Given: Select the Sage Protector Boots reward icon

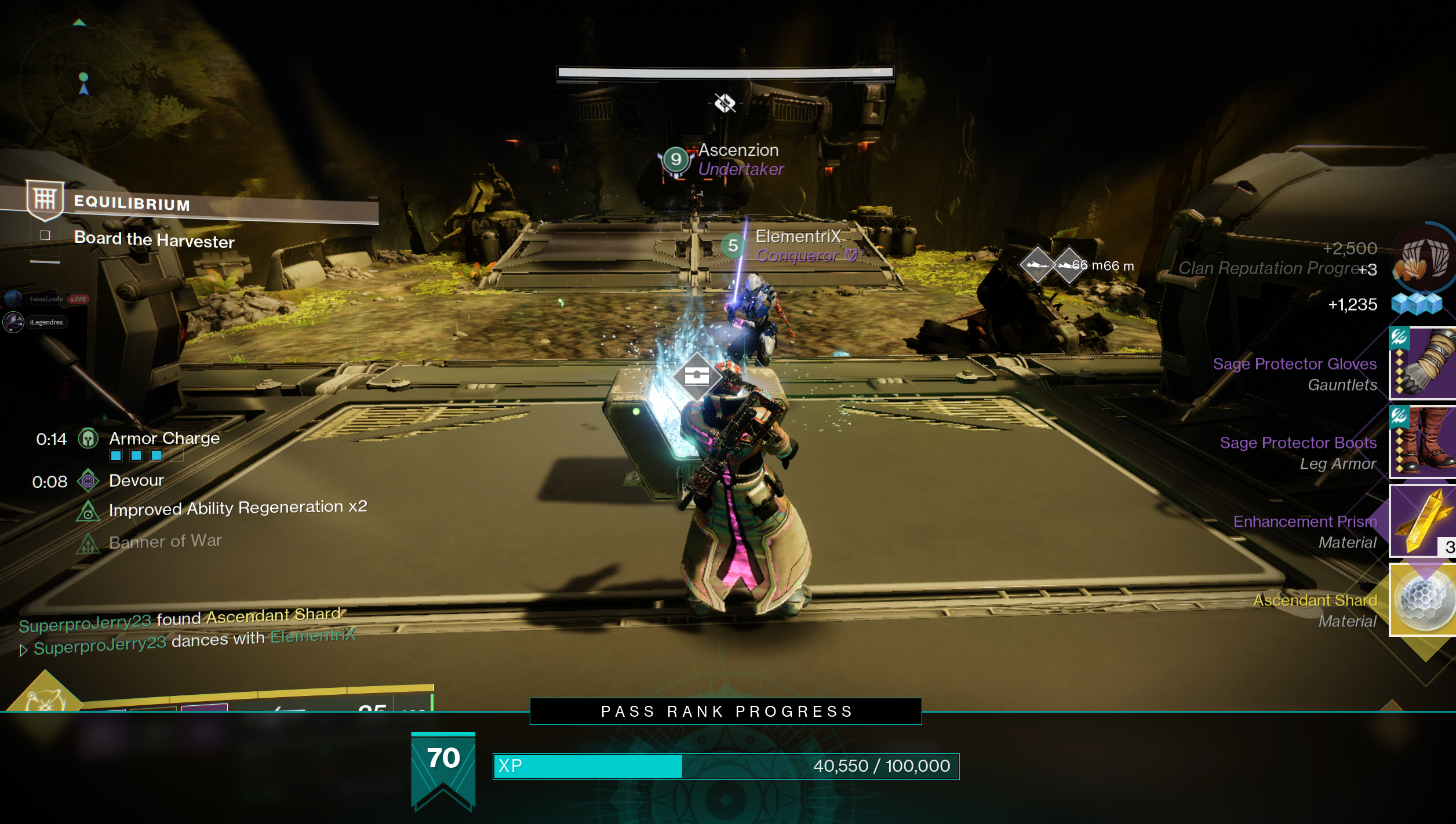Looking at the screenshot, I should [1423, 442].
